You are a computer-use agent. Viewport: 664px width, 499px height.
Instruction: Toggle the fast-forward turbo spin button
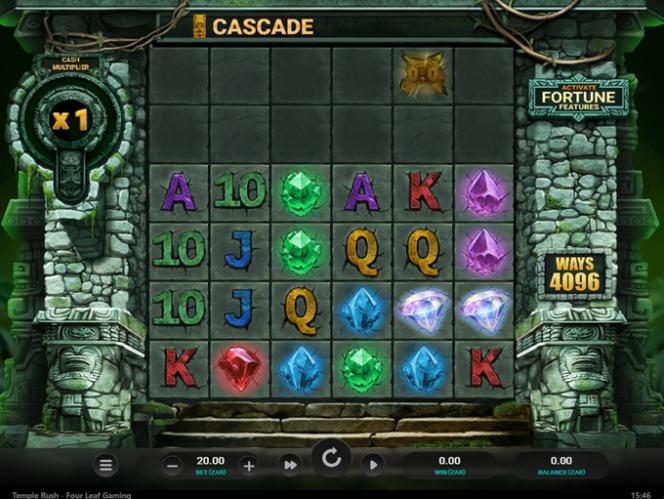[289, 465]
